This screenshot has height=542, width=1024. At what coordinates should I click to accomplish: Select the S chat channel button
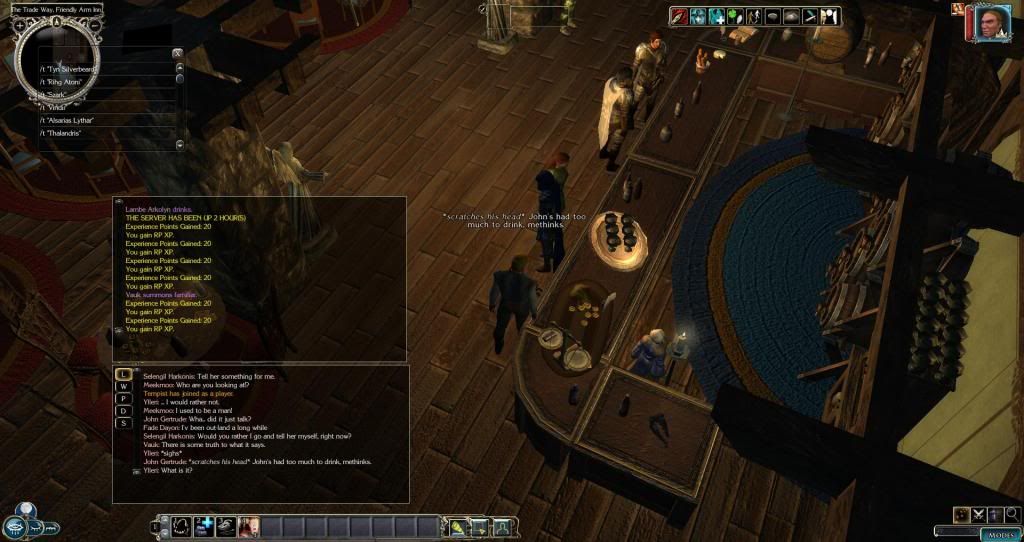point(124,423)
